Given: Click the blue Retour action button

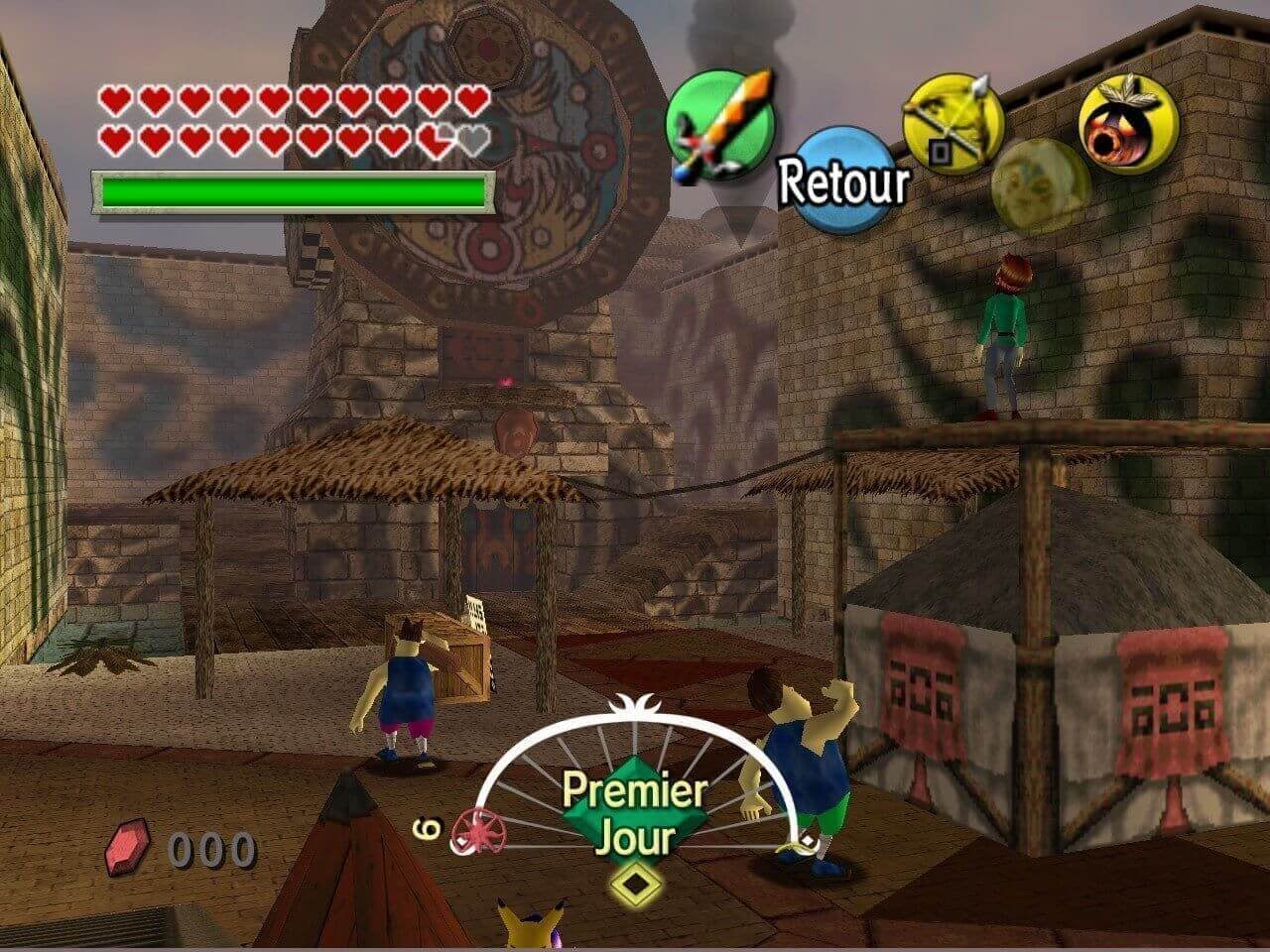Looking at the screenshot, I should [841, 180].
